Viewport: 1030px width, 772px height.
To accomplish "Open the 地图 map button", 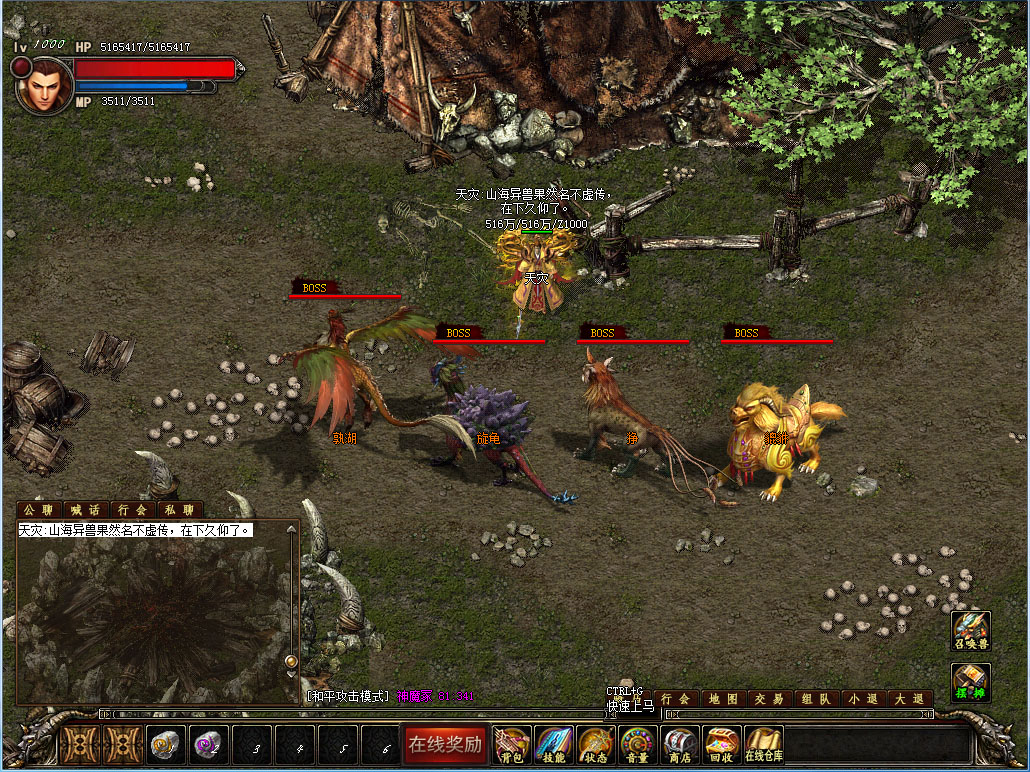I will (x=724, y=699).
